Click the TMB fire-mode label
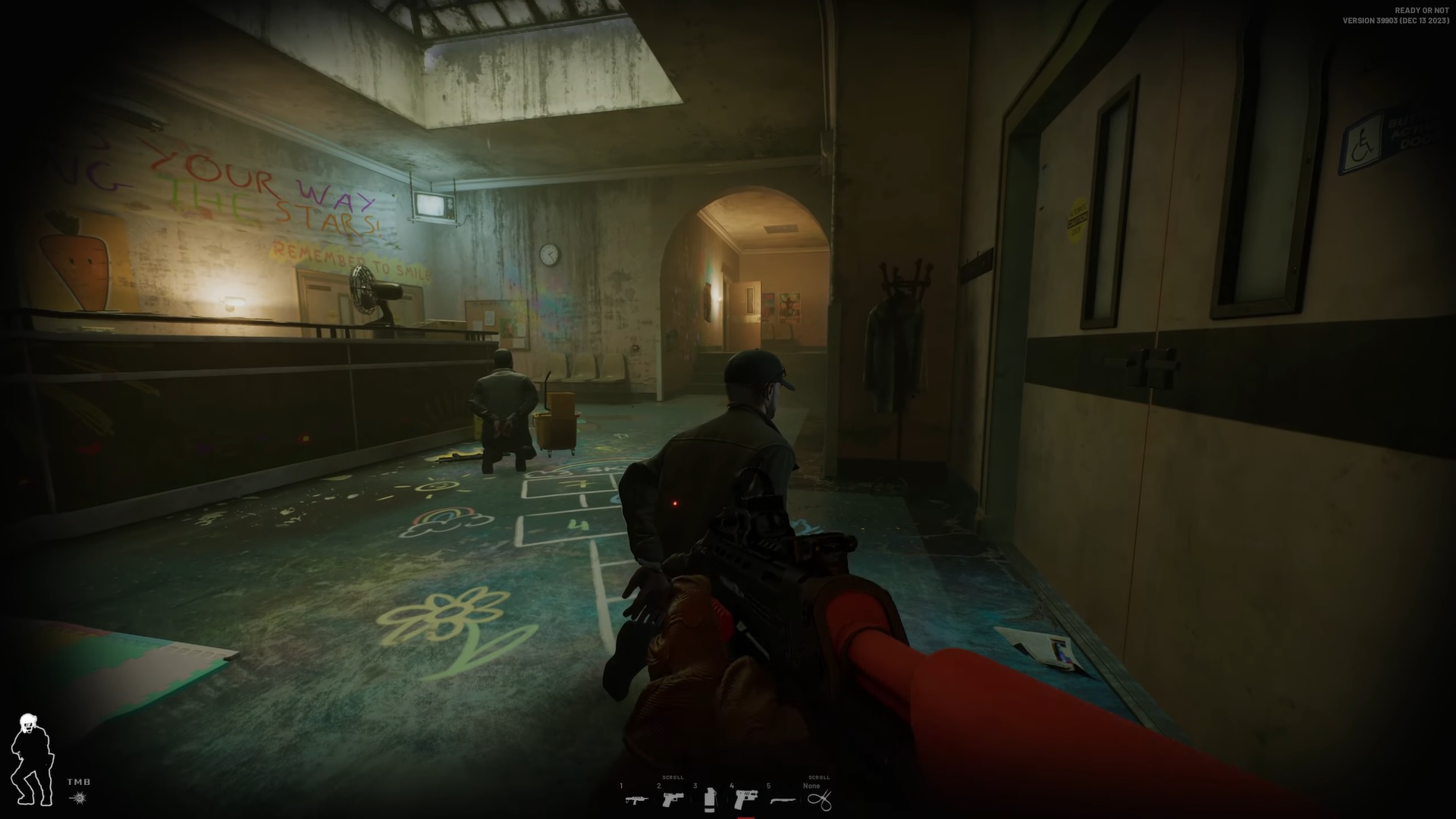This screenshot has width=1456, height=819. coord(78,782)
